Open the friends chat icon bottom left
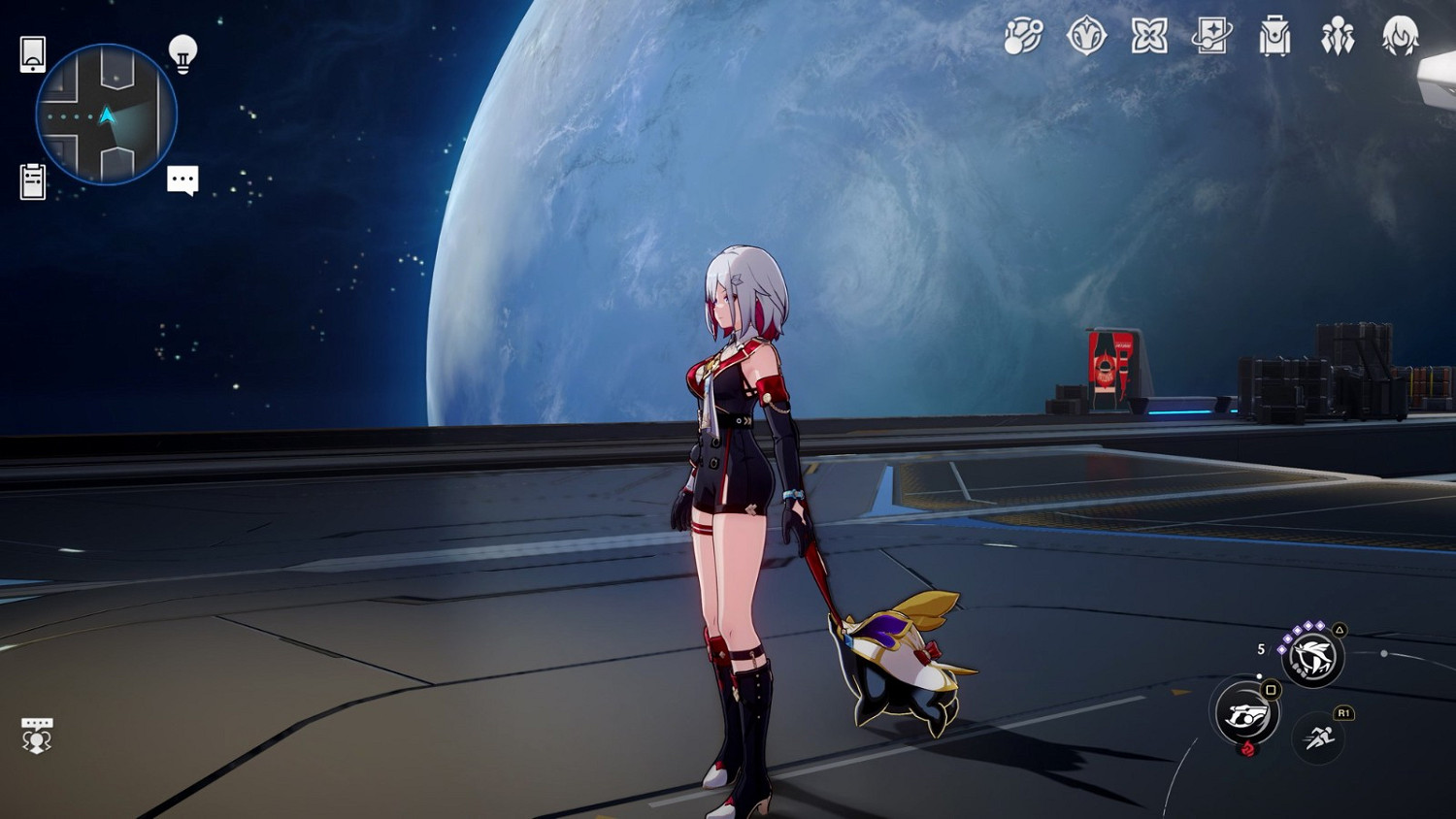Image resolution: width=1456 pixels, height=819 pixels. pyautogui.click(x=35, y=735)
